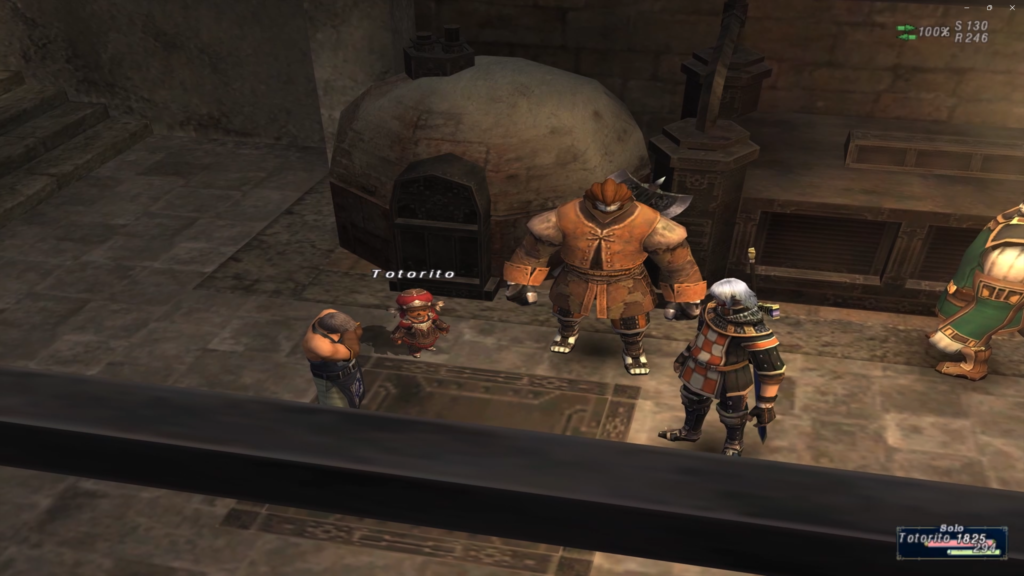Click the green connection arrows icon
The height and width of the screenshot is (576, 1024).
[x=906, y=33]
